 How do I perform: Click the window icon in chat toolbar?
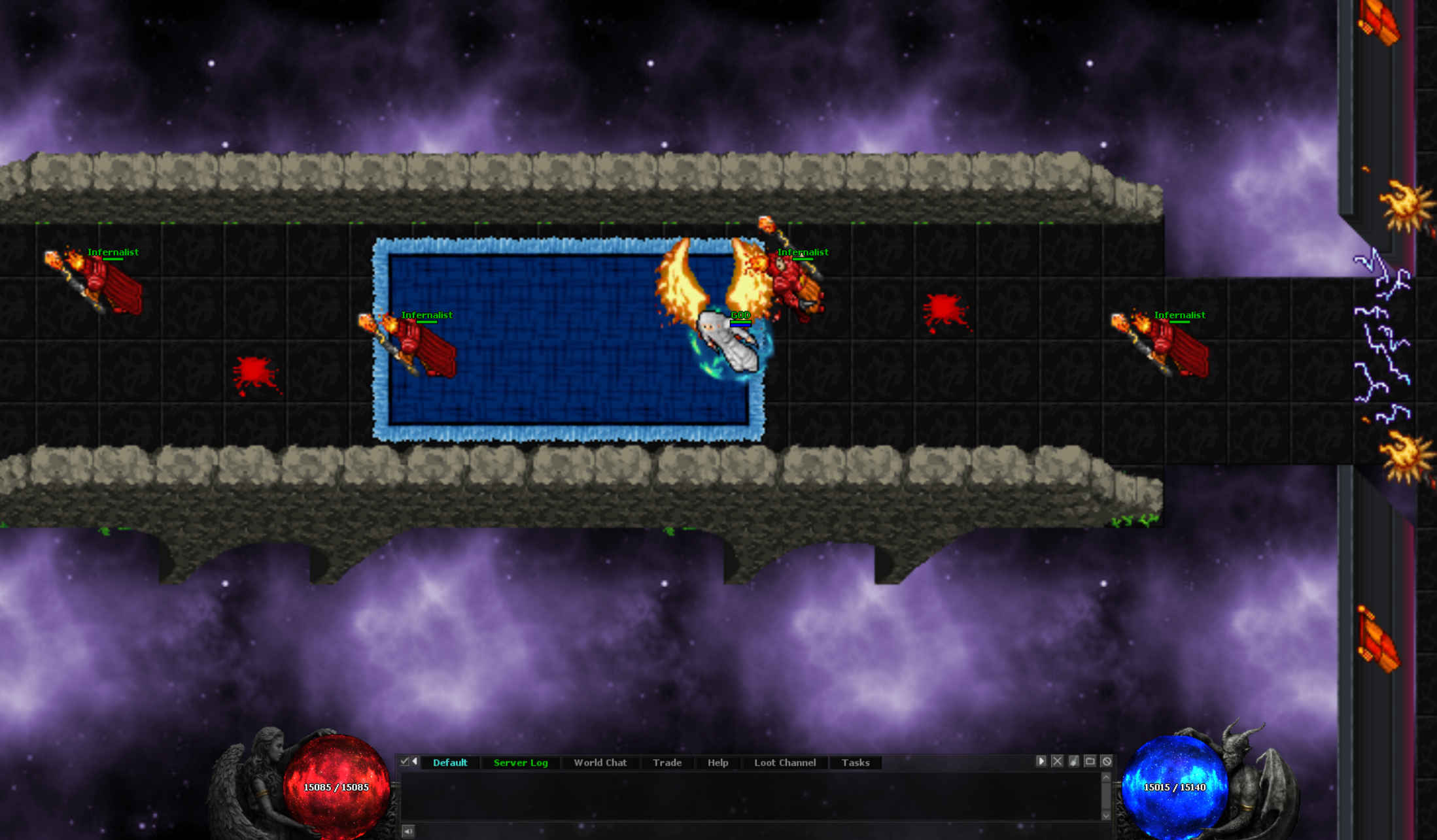1090,762
